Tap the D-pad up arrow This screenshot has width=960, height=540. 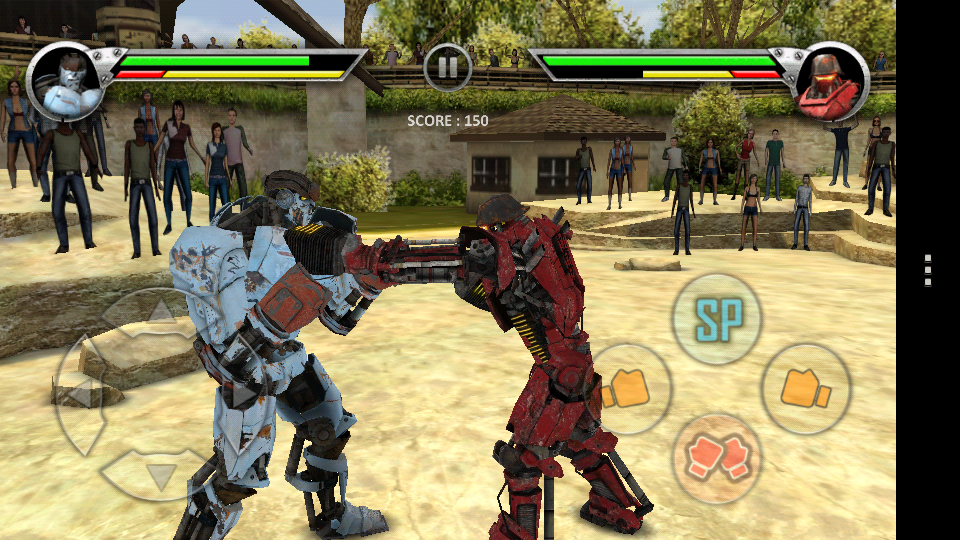160,313
